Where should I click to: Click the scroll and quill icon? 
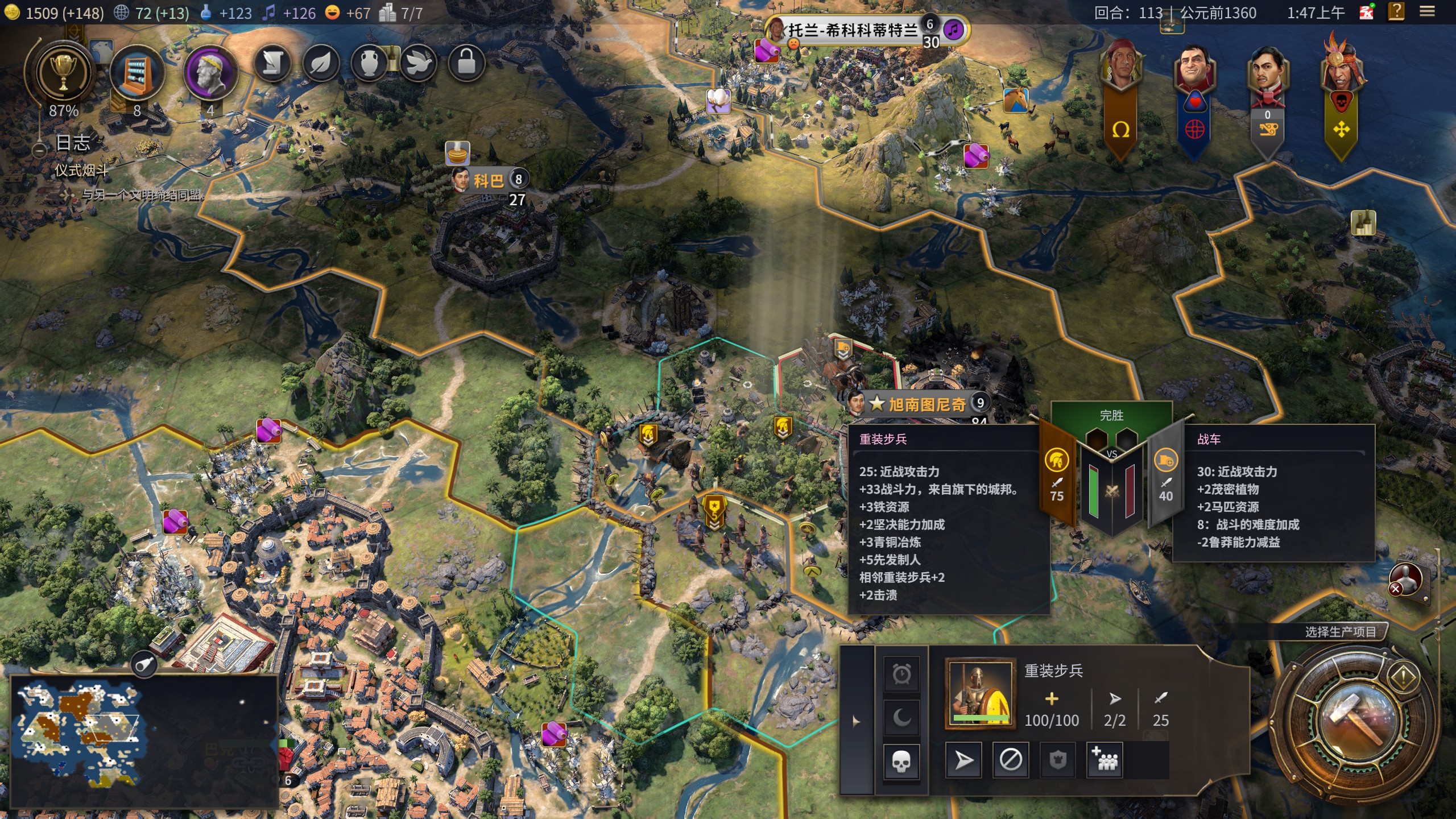272,63
